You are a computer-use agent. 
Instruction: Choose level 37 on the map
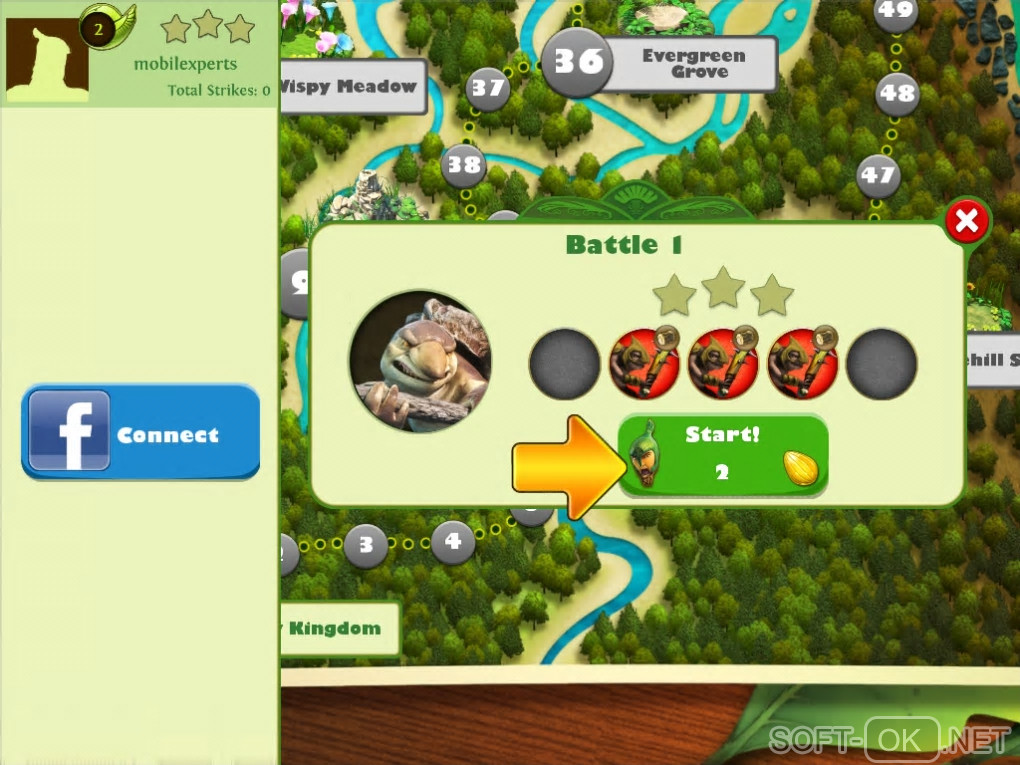pos(488,89)
